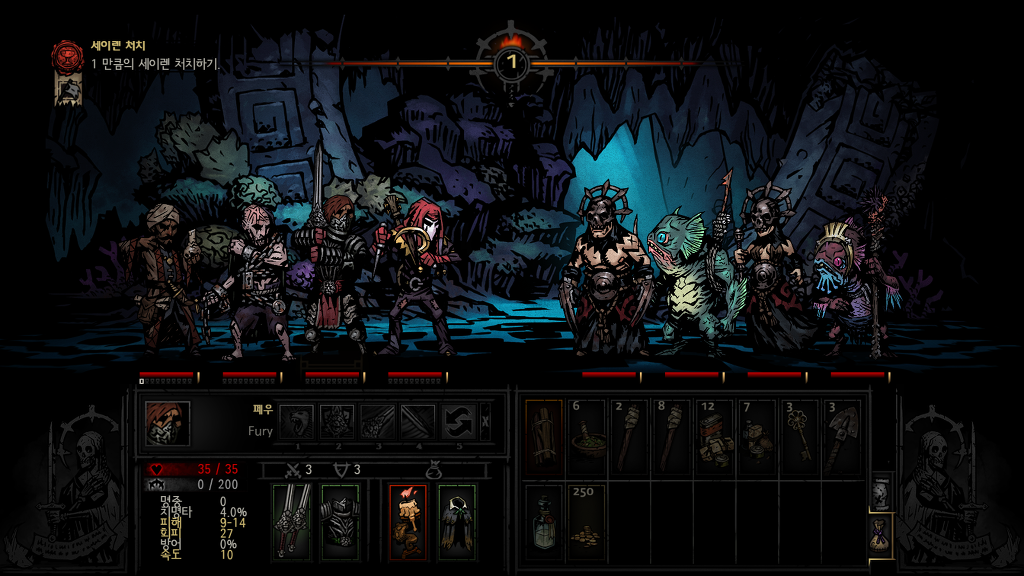Activate the move/swap position skill
Screen dimensions: 1024x576
click(x=459, y=421)
